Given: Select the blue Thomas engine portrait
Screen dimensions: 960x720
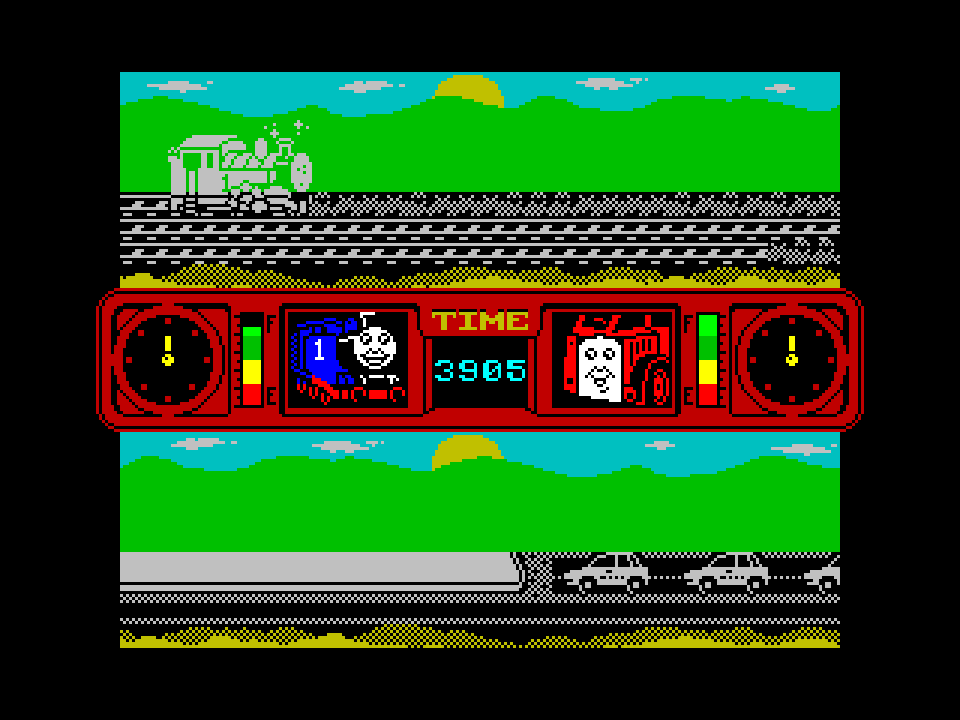Looking at the screenshot, I should 347,359.
